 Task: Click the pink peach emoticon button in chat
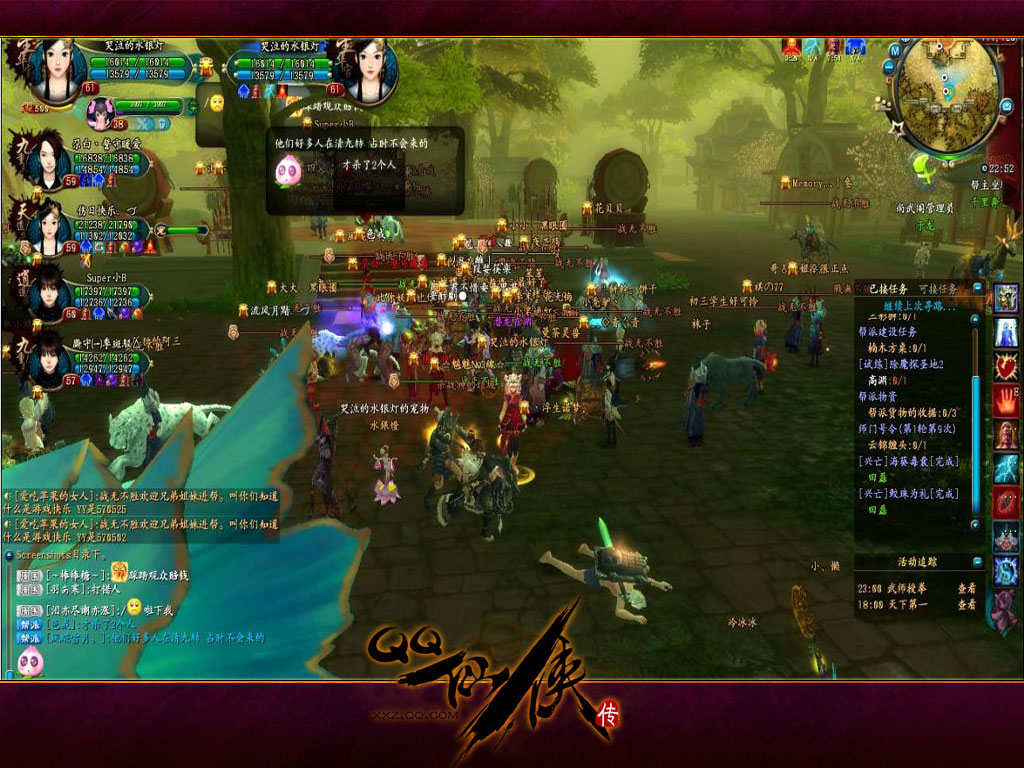click(x=30, y=661)
